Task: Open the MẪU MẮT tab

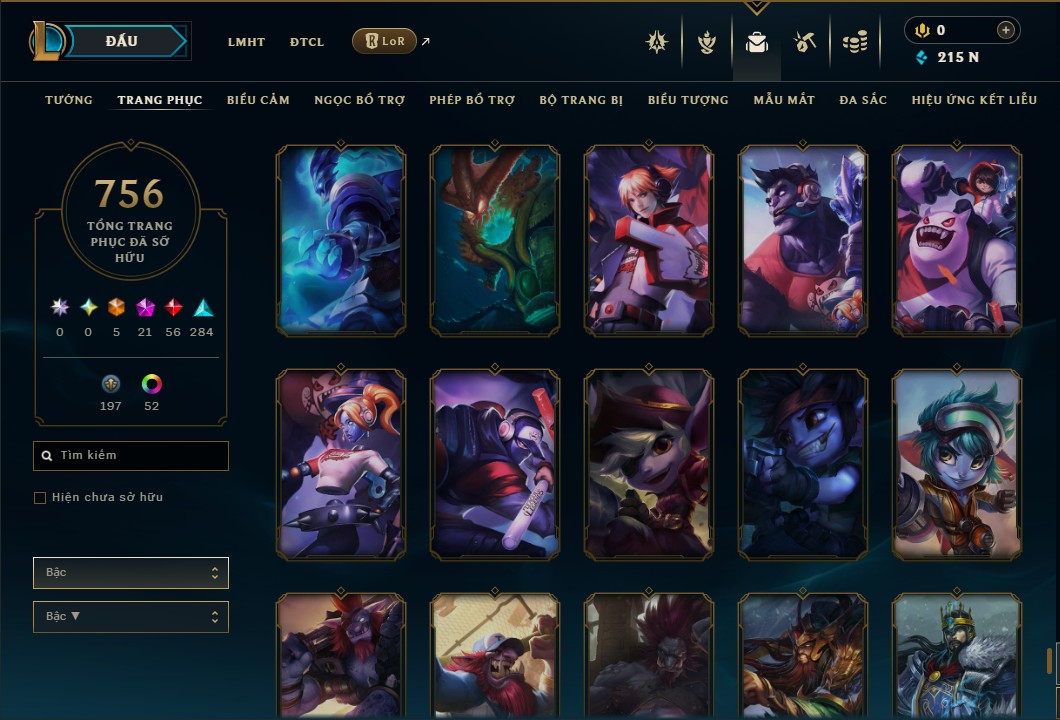Action: 784,100
